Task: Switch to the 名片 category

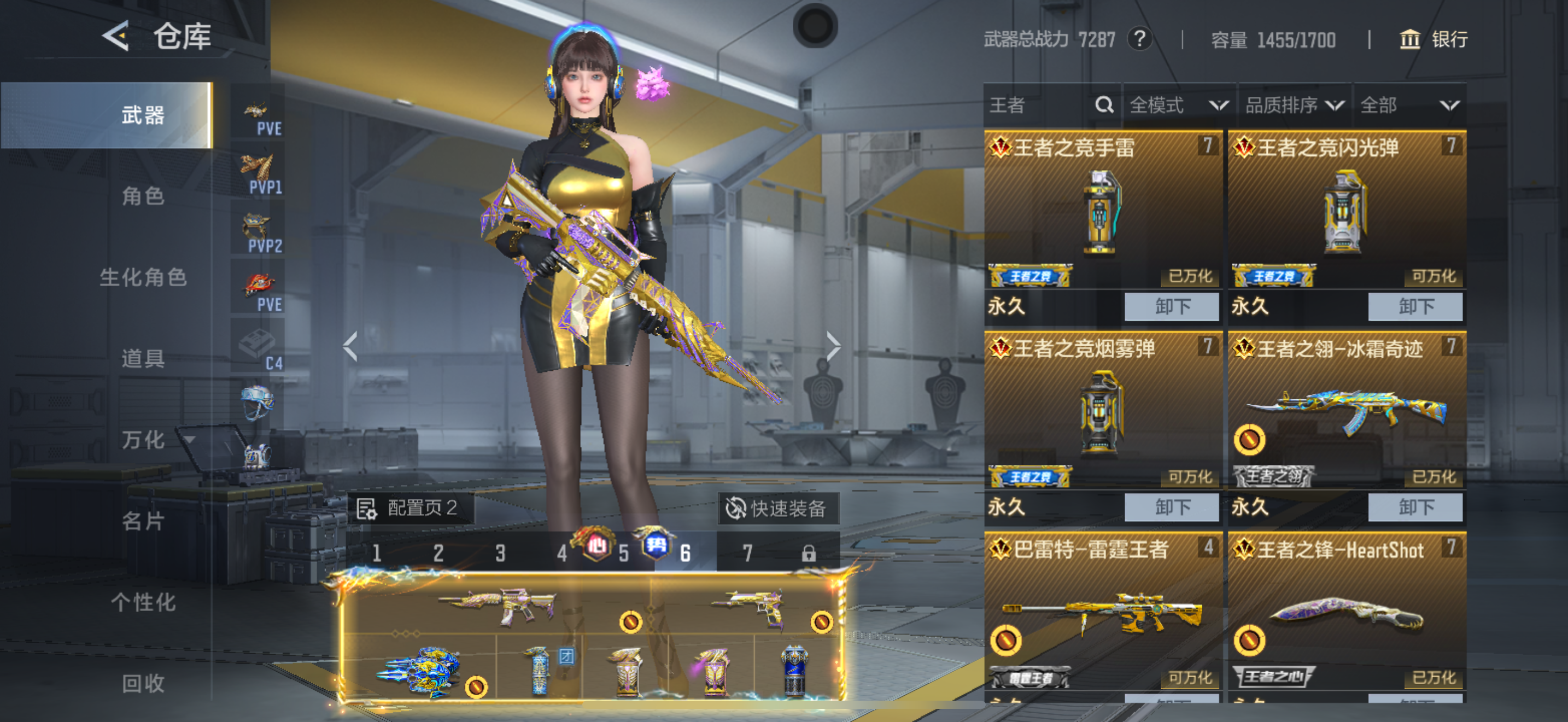Action: coord(143,521)
